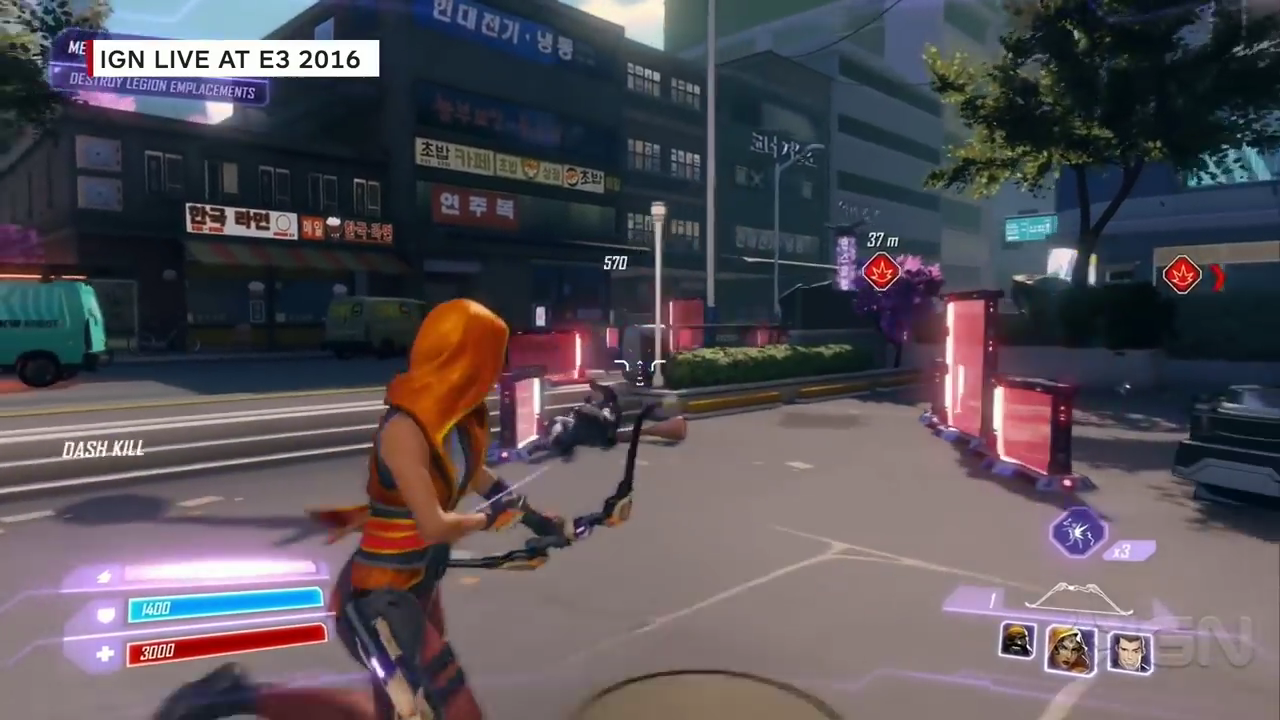This screenshot has height=720, width=1280.
Task: Click the red emplacement marker showing 37 m
Action: point(881,272)
